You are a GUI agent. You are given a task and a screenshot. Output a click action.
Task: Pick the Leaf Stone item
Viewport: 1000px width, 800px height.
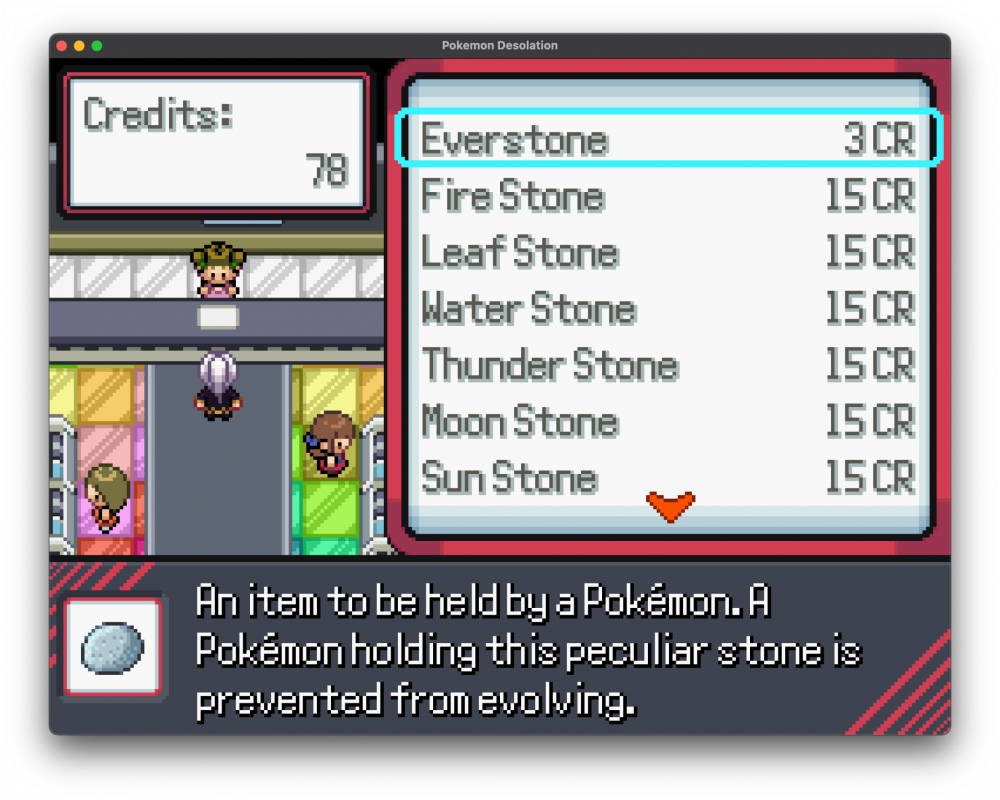pyautogui.click(x=667, y=253)
